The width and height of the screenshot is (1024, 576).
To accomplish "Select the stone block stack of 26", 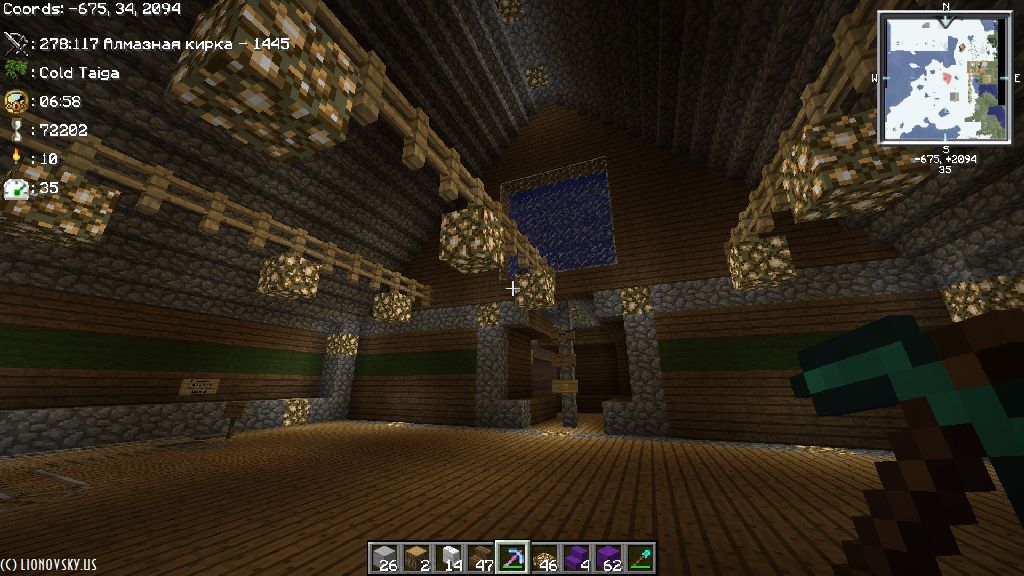I will click(385, 557).
